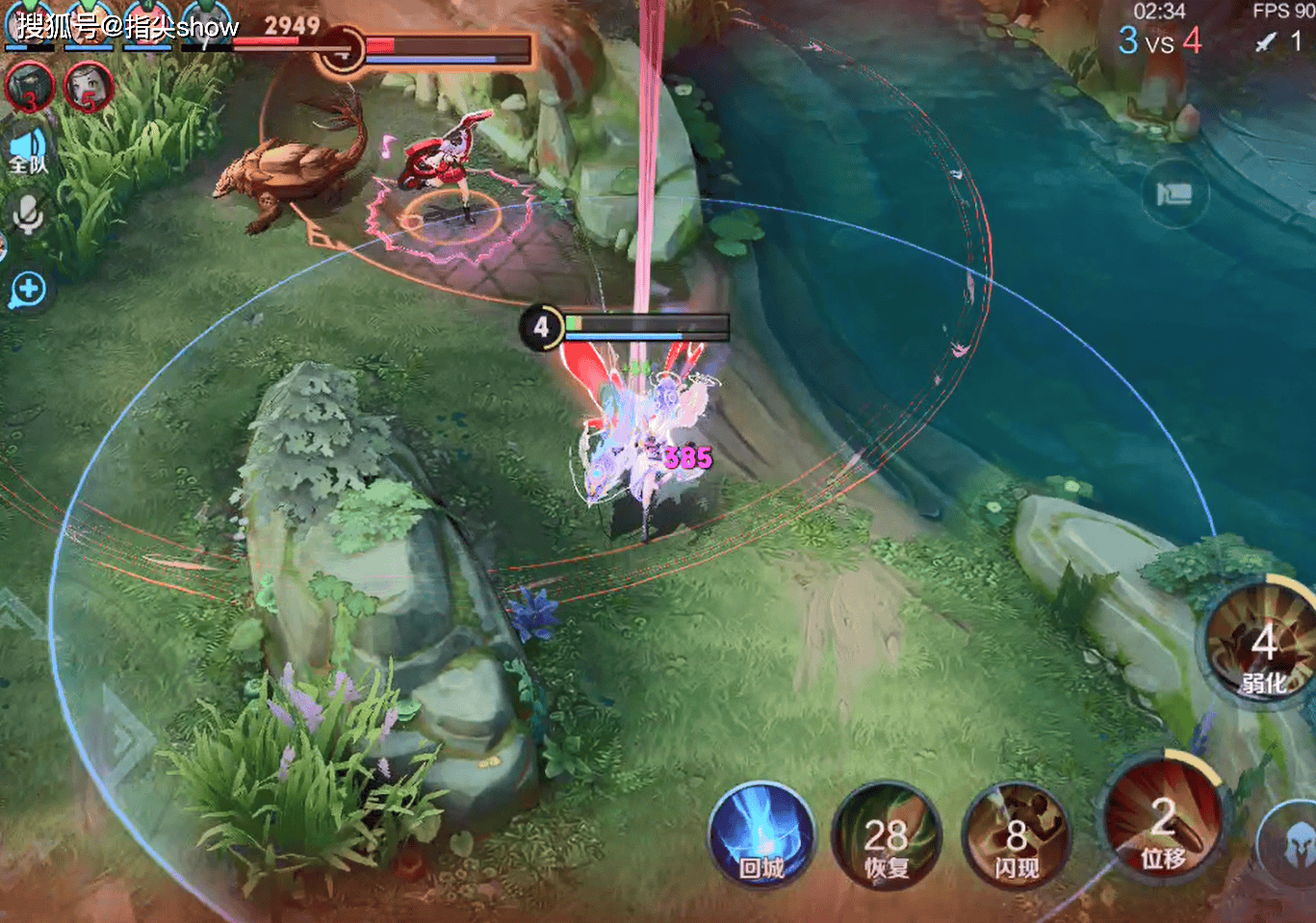Select the enemy hero portrait marked 5

click(x=89, y=87)
